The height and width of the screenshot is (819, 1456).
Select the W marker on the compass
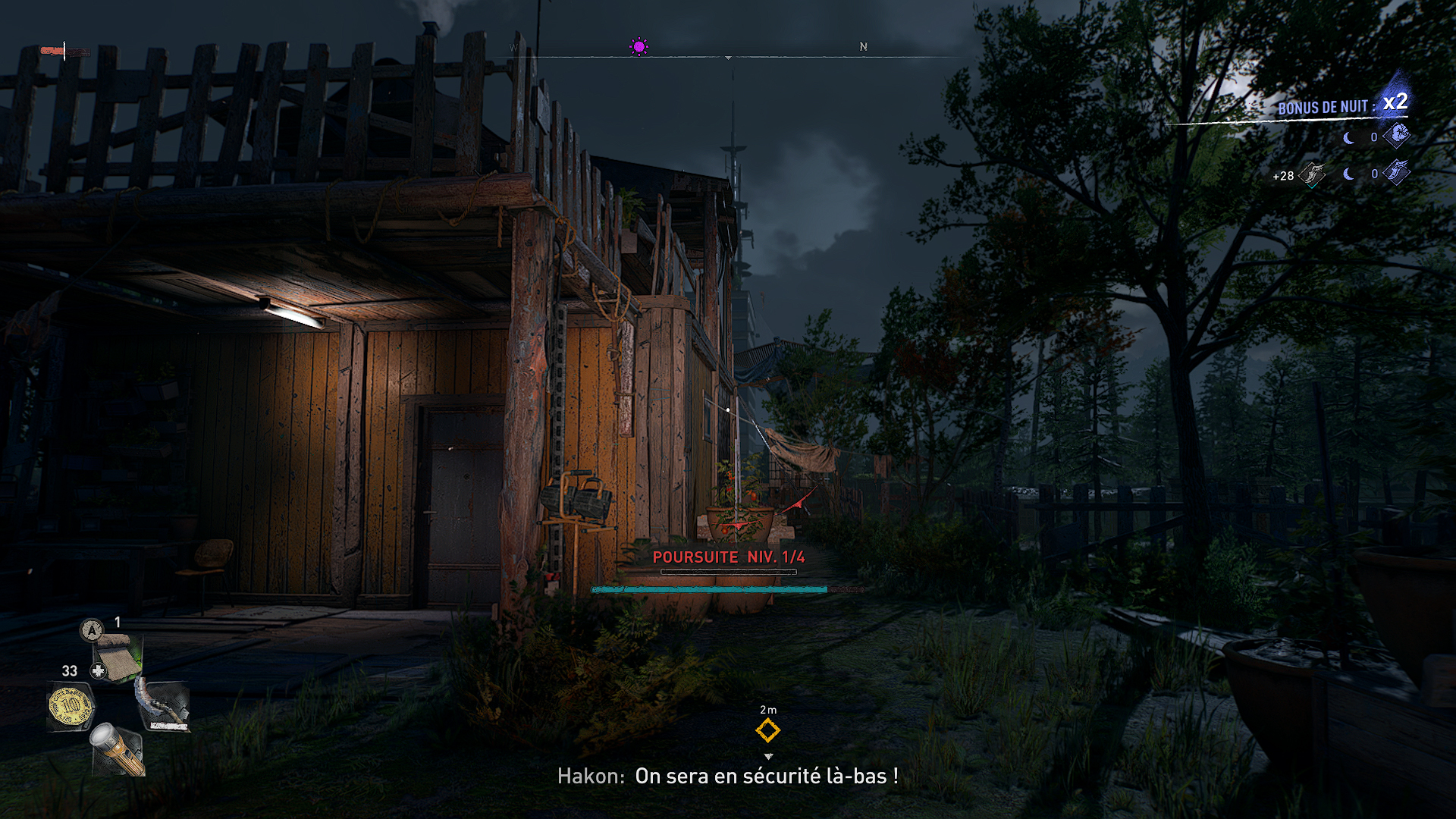pos(514,47)
